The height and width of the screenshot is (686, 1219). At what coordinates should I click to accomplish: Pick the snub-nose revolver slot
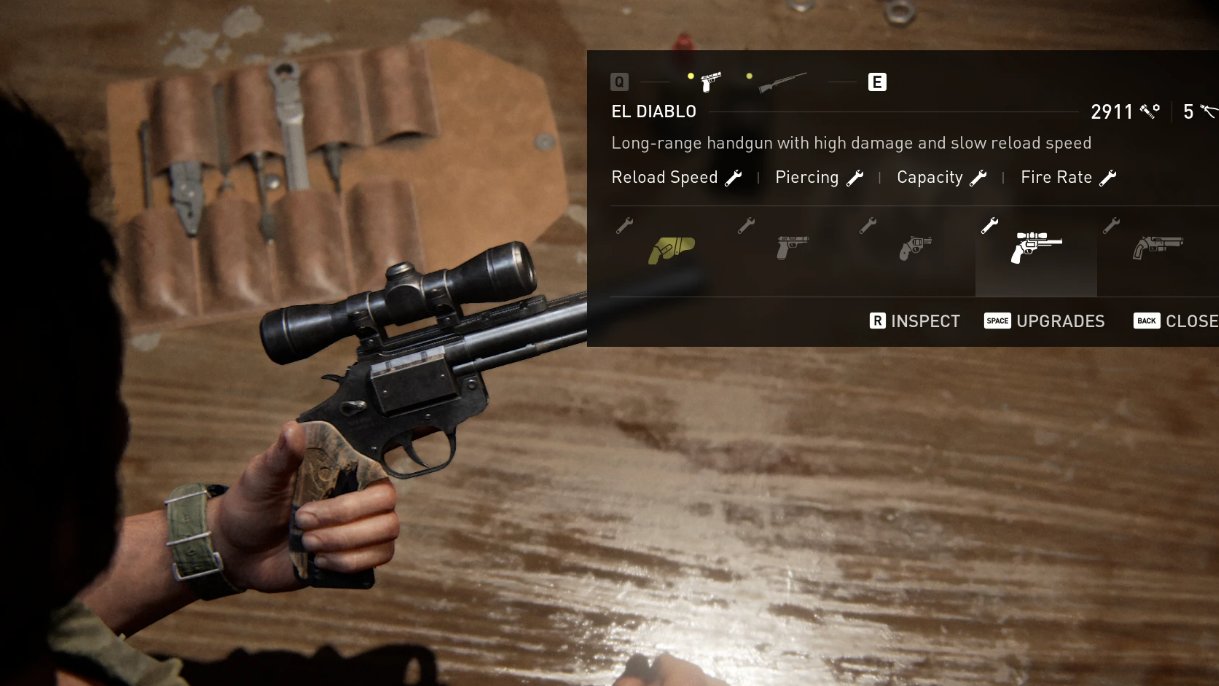(914, 247)
